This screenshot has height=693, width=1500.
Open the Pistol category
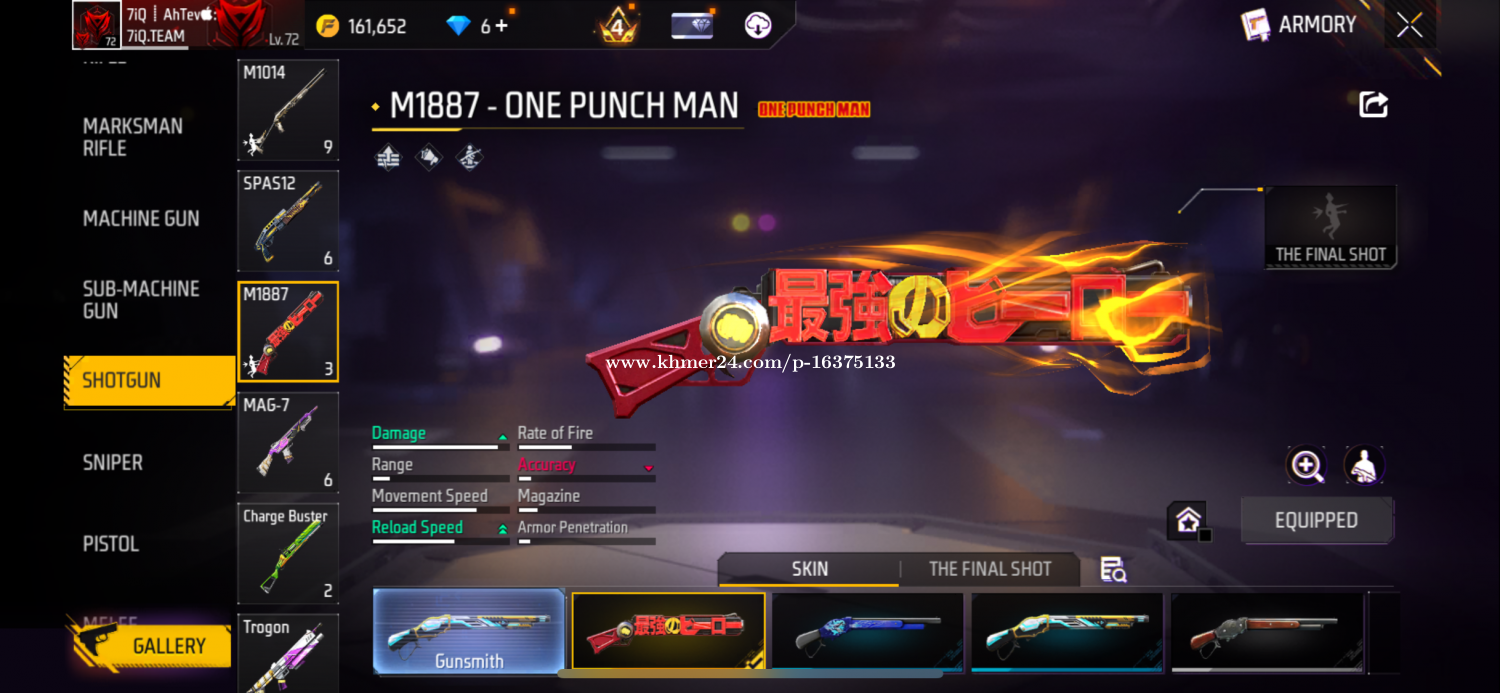click(111, 544)
